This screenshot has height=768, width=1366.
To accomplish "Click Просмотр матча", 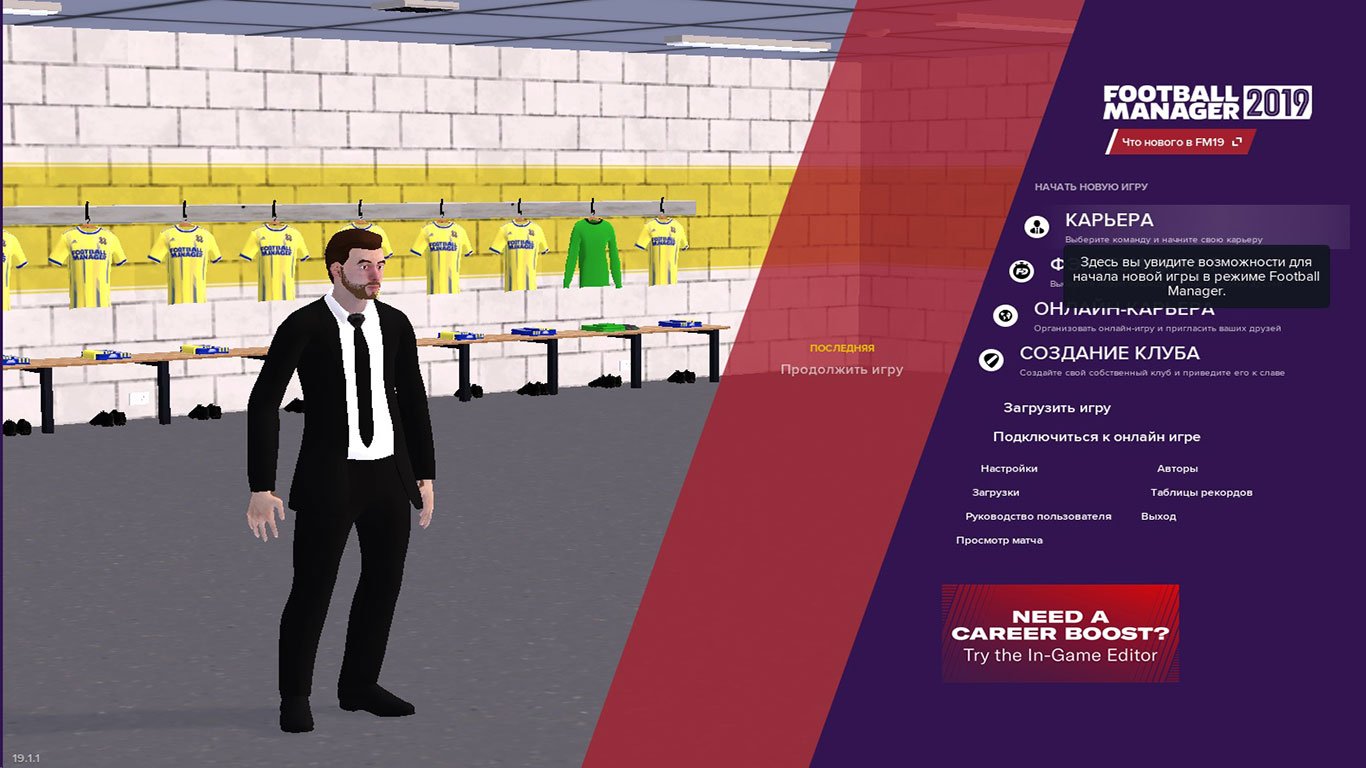I will point(999,539).
